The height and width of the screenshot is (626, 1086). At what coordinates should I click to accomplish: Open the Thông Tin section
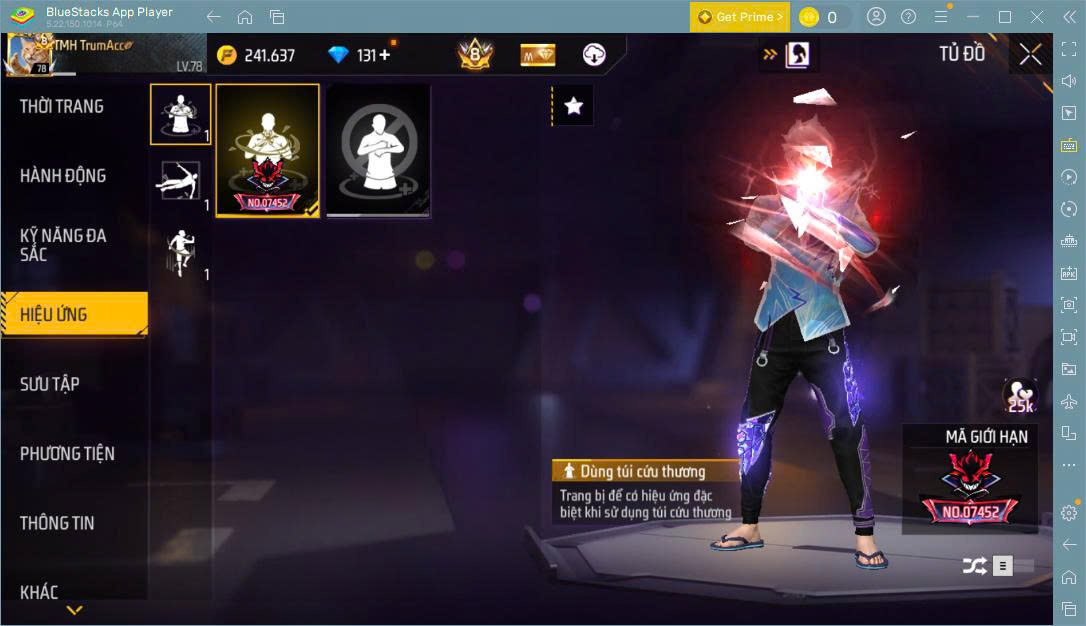[x=57, y=523]
